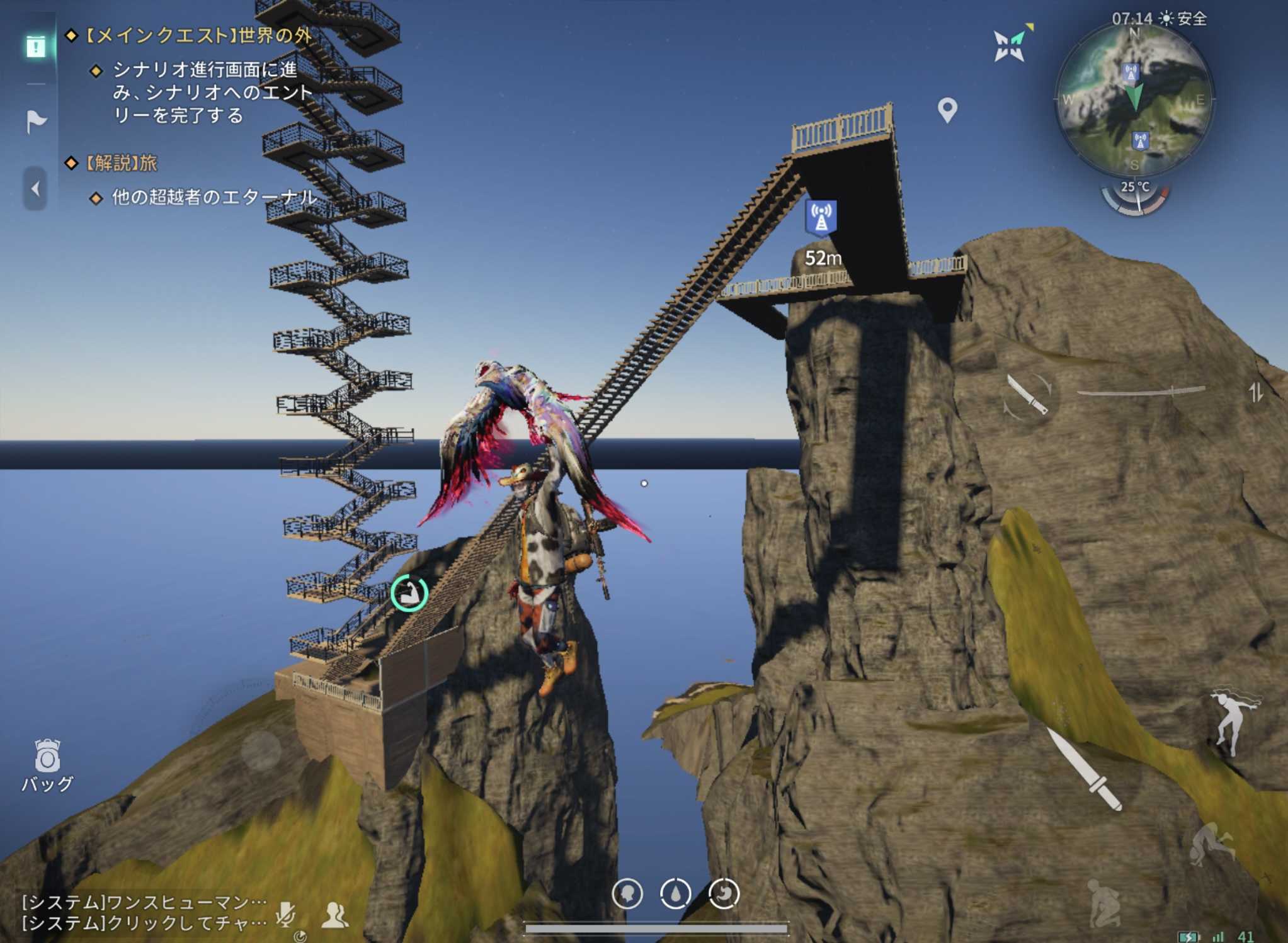Tap the weapon swap arrows icon
1288x943 pixels.
(x=1256, y=392)
